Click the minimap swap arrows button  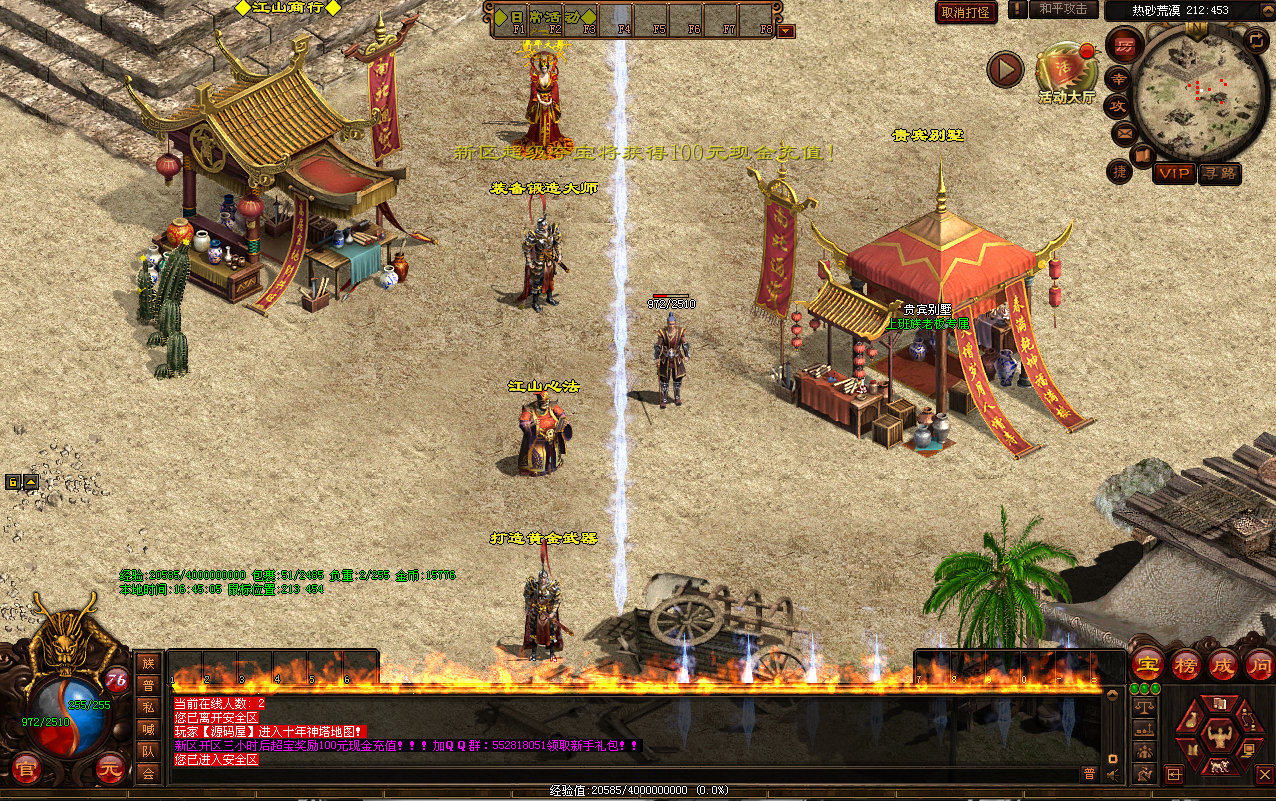1255,40
